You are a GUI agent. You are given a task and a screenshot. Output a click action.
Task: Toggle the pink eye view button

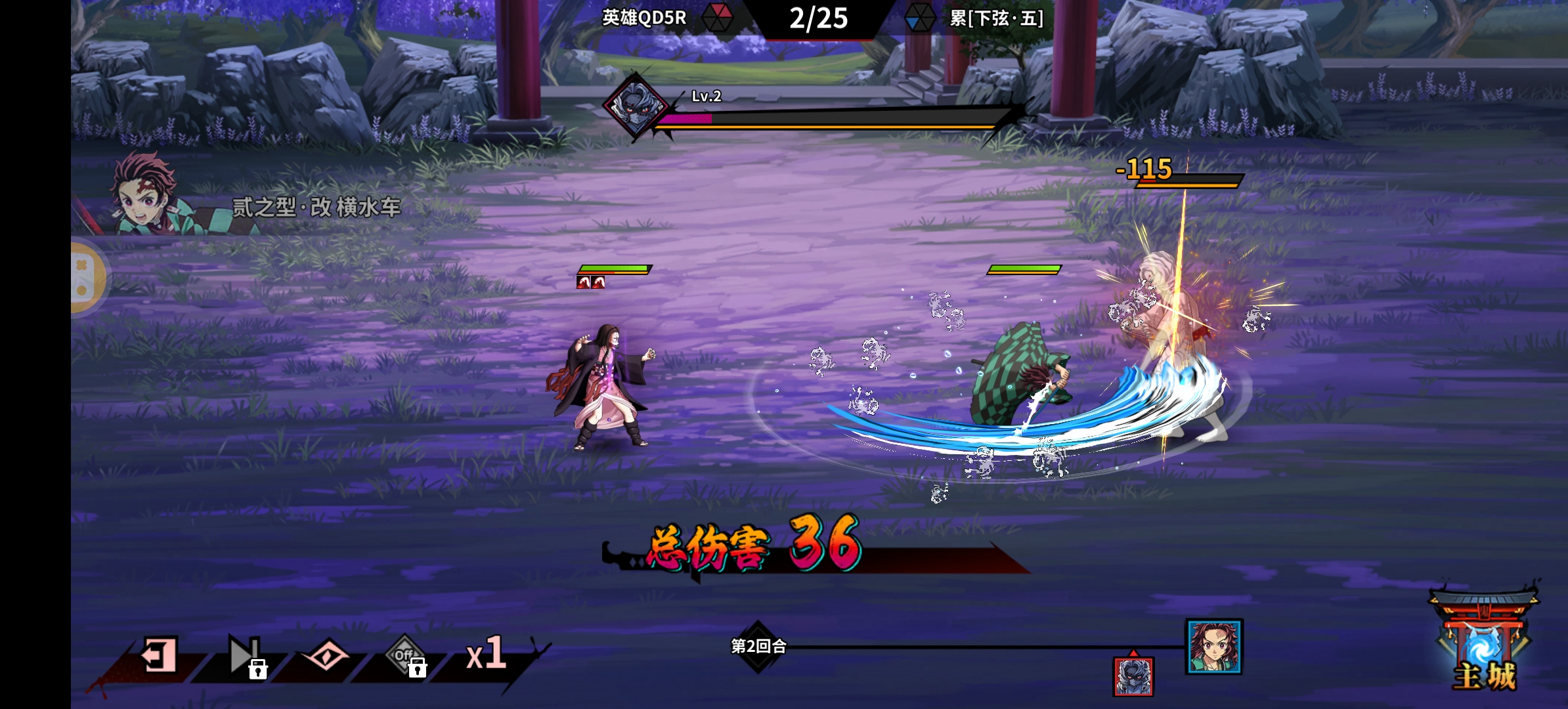(326, 655)
